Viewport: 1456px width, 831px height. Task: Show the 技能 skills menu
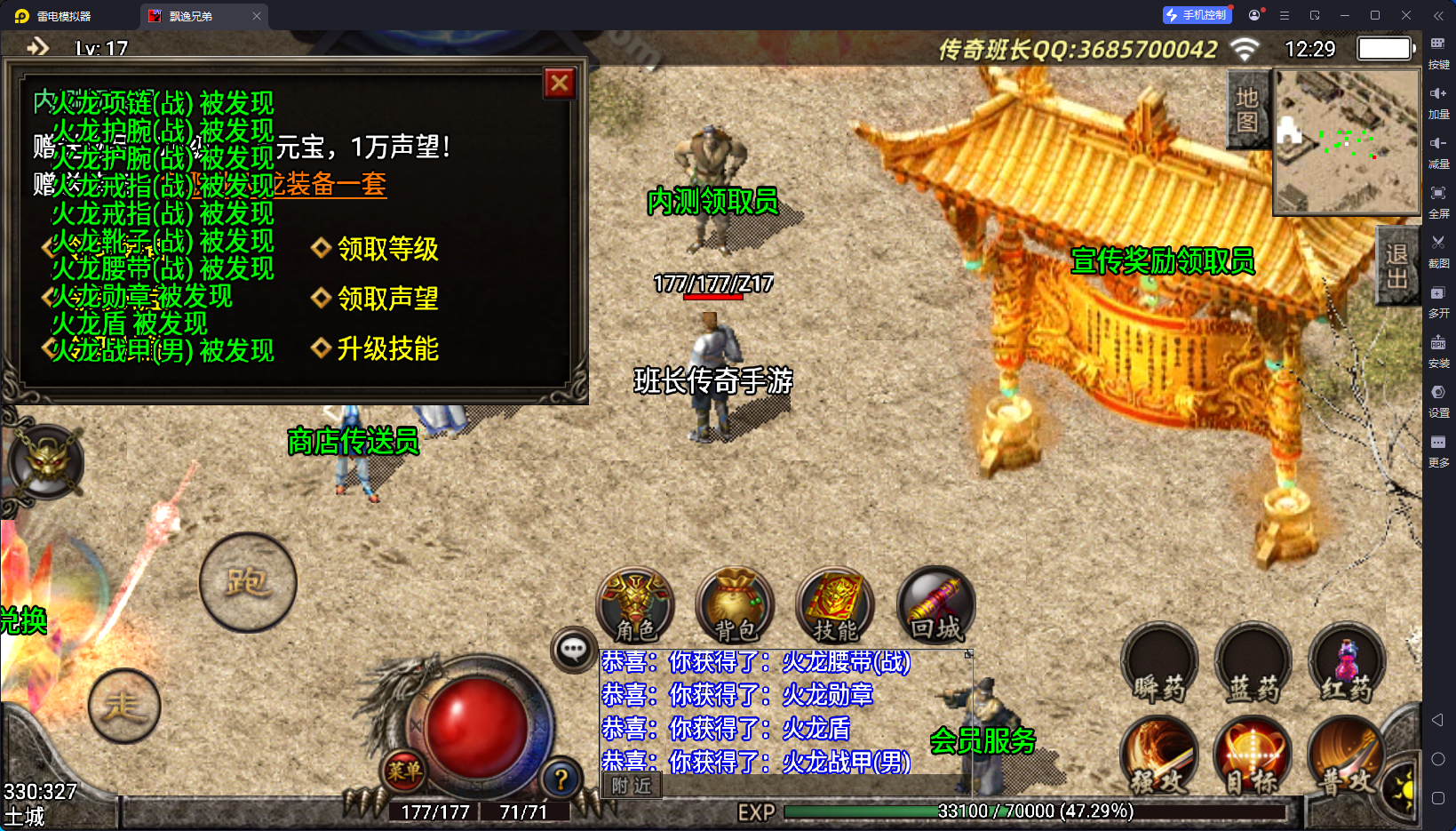pos(835,605)
